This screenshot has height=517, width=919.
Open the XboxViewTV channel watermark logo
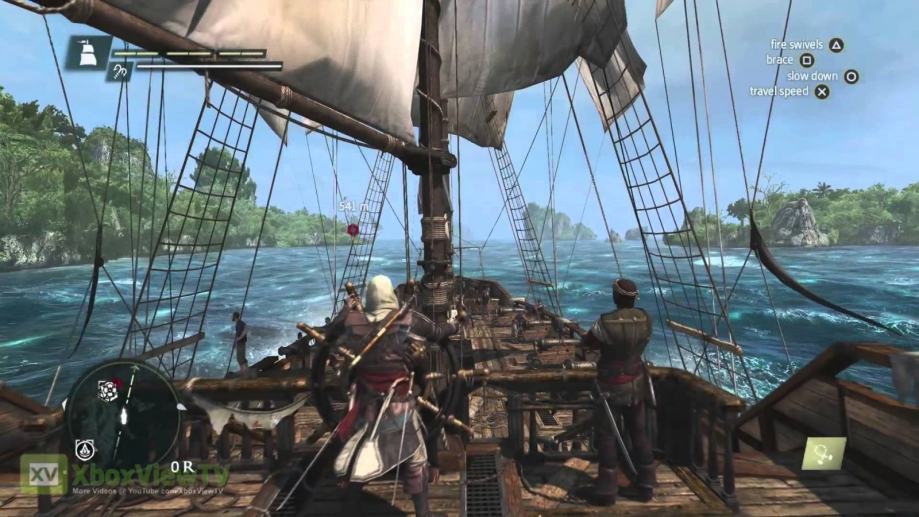tap(44, 474)
